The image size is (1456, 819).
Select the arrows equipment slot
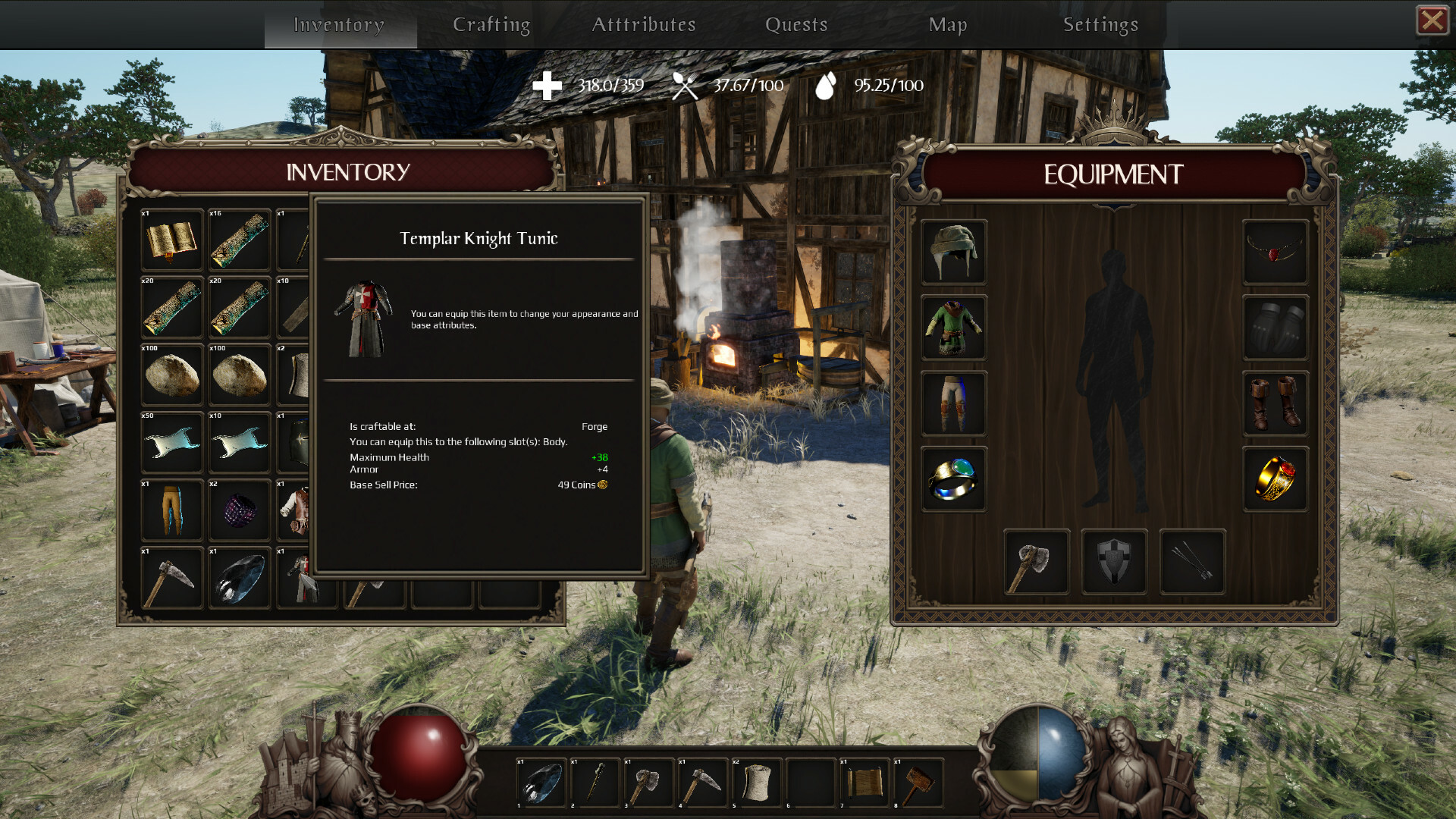1191,563
